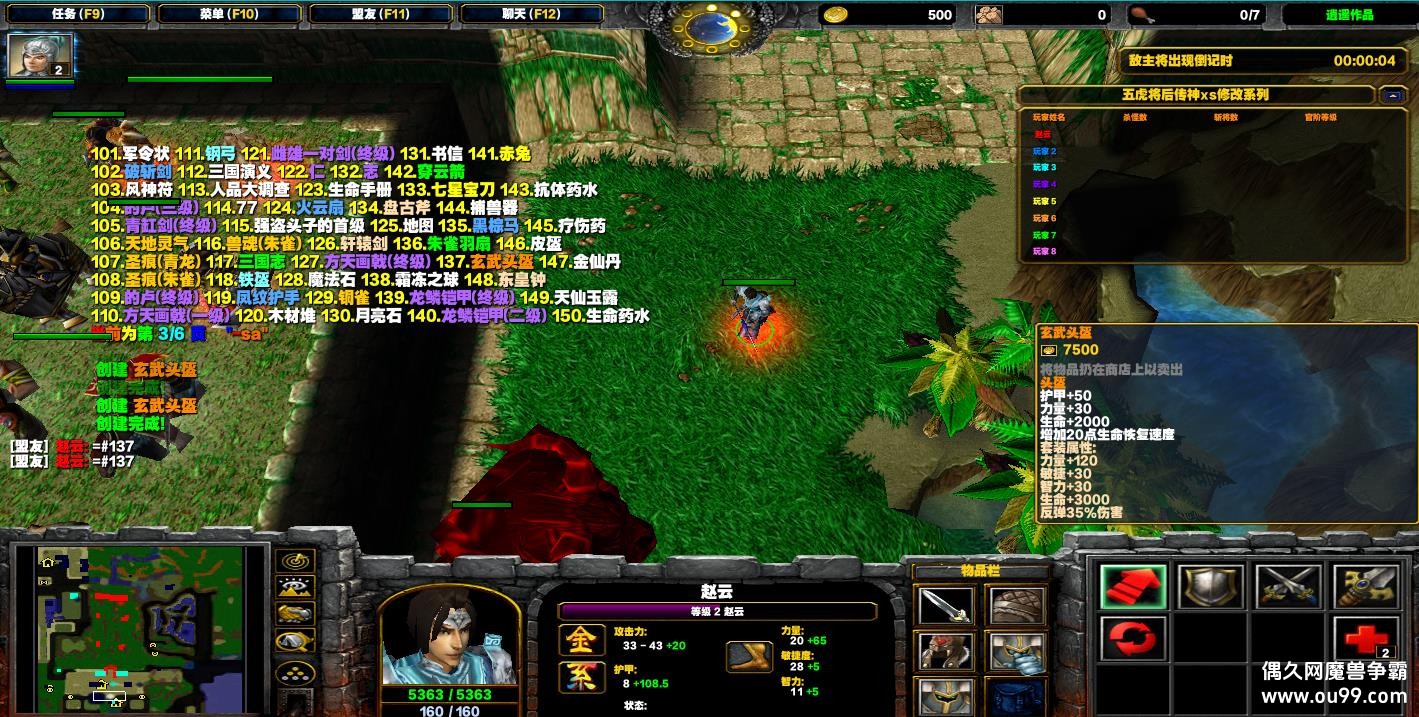Select the brown scaled armor inventory item
The image size is (1419, 717).
coord(1017,606)
